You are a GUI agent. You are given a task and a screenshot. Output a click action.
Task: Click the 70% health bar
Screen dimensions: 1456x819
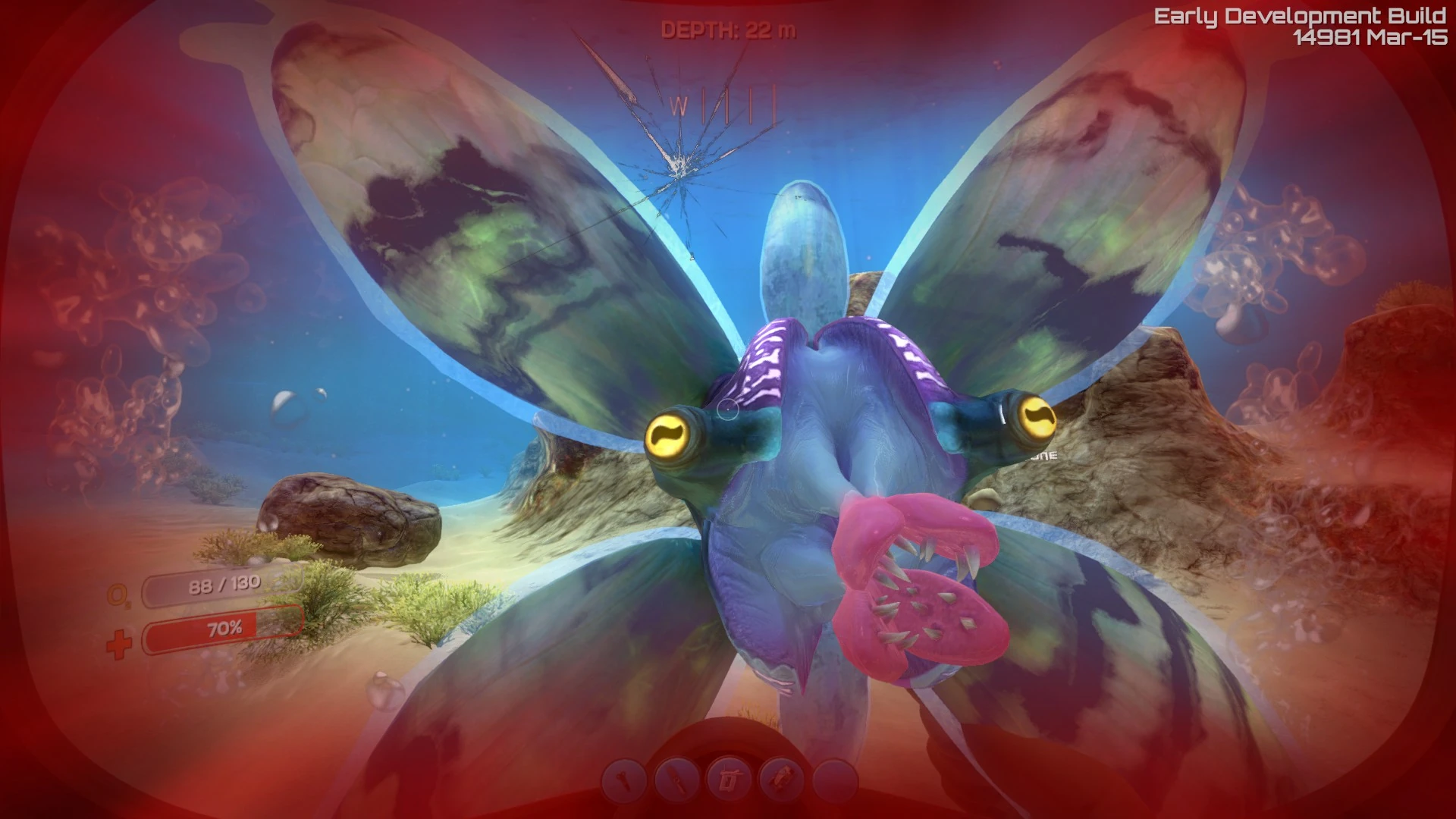coord(221,628)
